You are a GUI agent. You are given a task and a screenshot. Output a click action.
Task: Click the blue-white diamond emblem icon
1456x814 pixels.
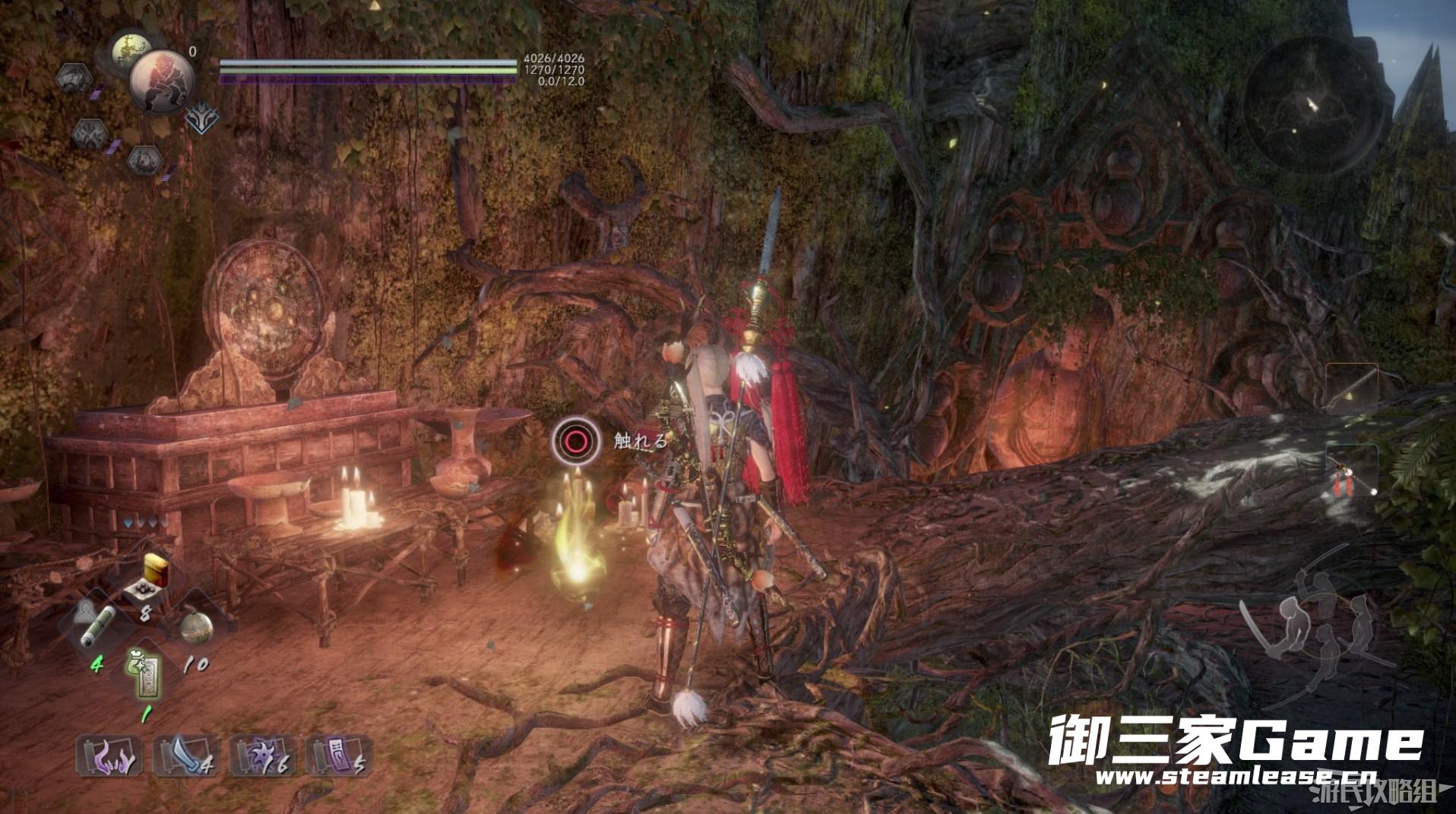coord(201,117)
